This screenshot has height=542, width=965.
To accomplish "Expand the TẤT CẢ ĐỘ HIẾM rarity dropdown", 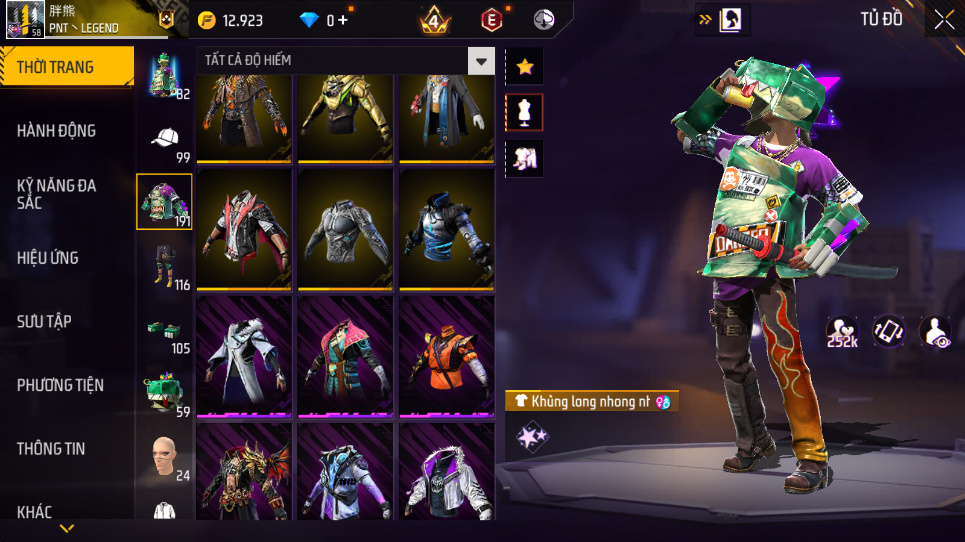I will pyautogui.click(x=482, y=61).
